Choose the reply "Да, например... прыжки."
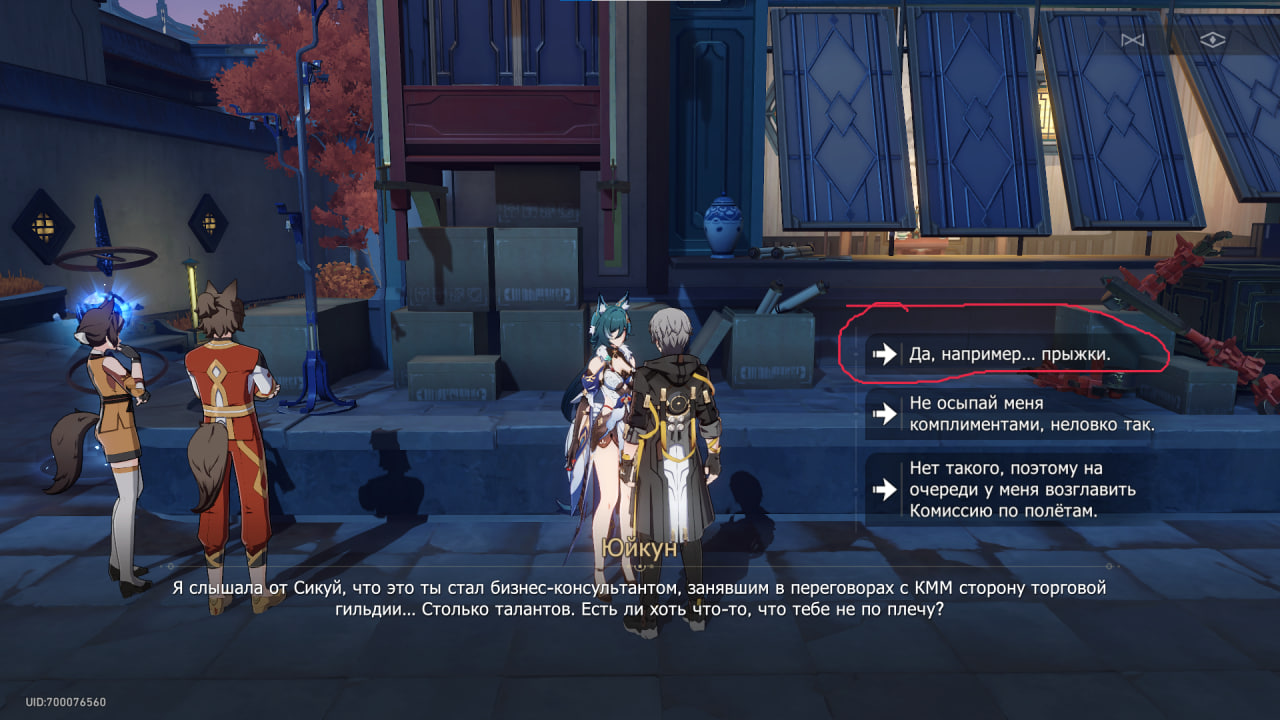This screenshot has width=1280, height=720. tap(1010, 354)
